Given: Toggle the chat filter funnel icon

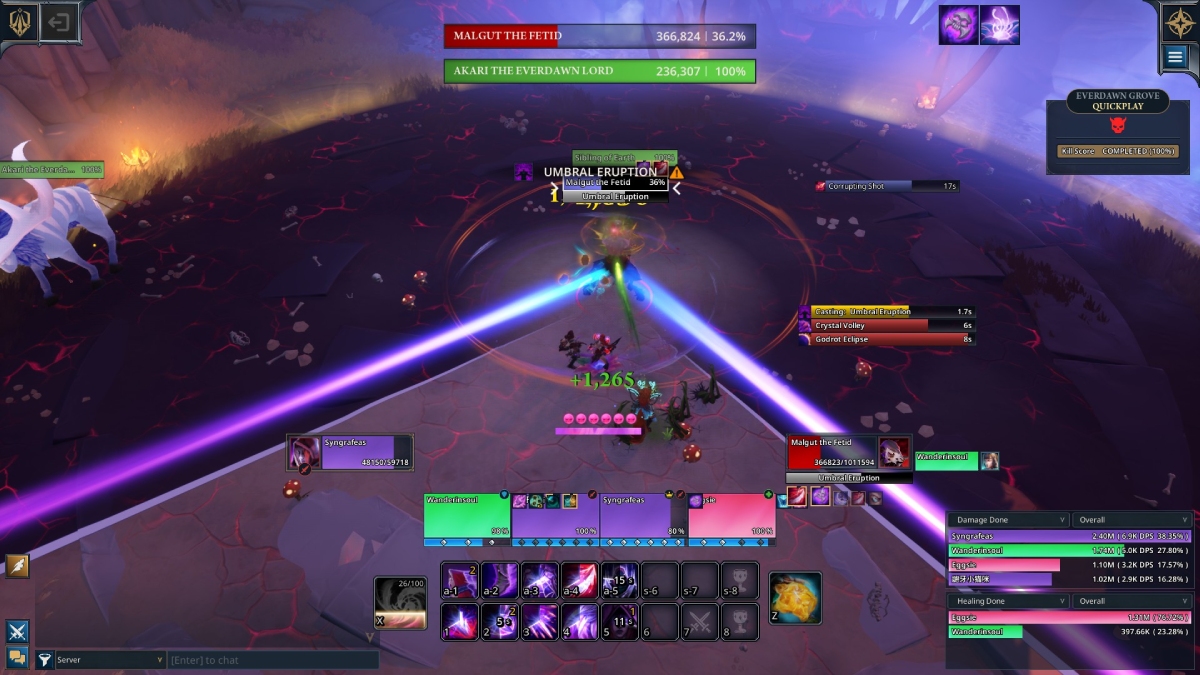Looking at the screenshot, I should [x=44, y=660].
